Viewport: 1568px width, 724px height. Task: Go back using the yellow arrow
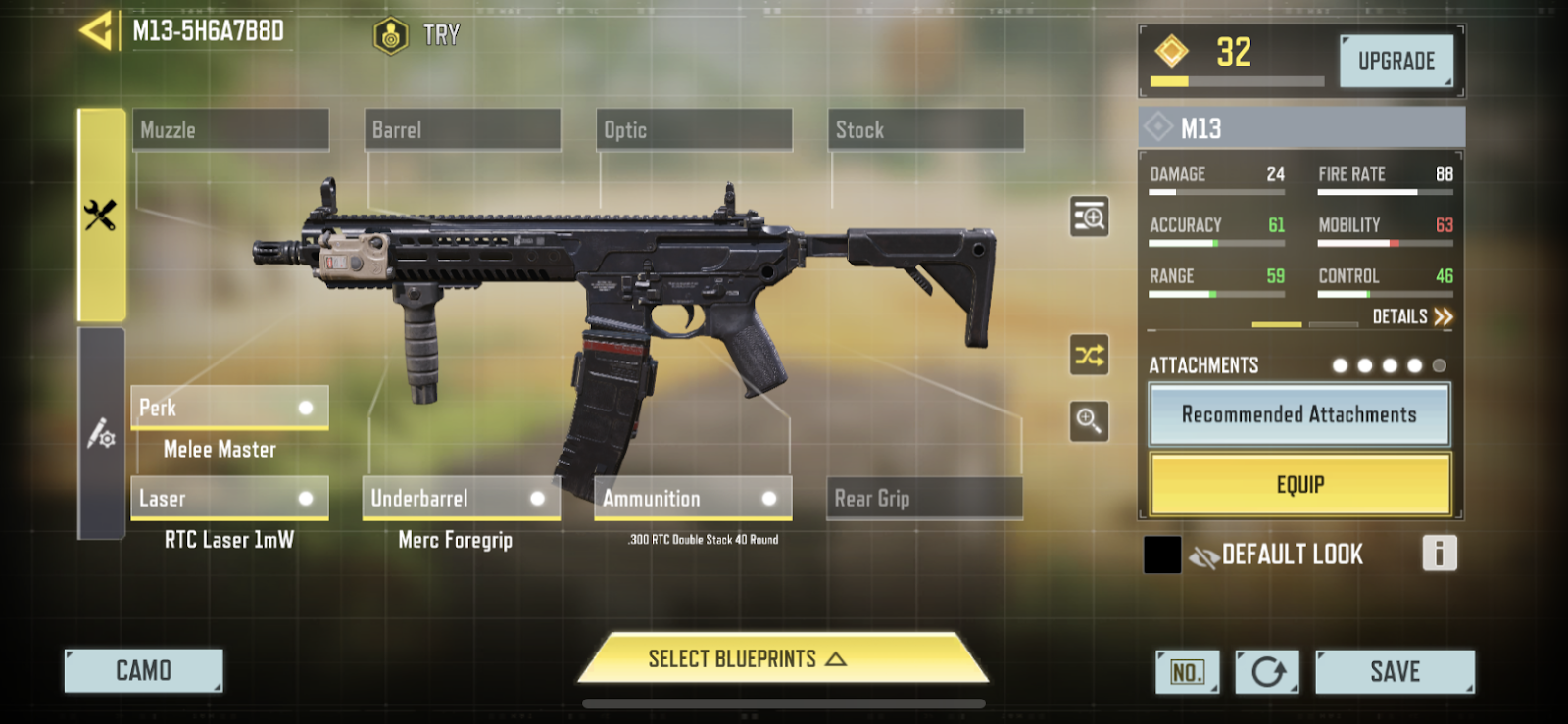click(x=96, y=31)
